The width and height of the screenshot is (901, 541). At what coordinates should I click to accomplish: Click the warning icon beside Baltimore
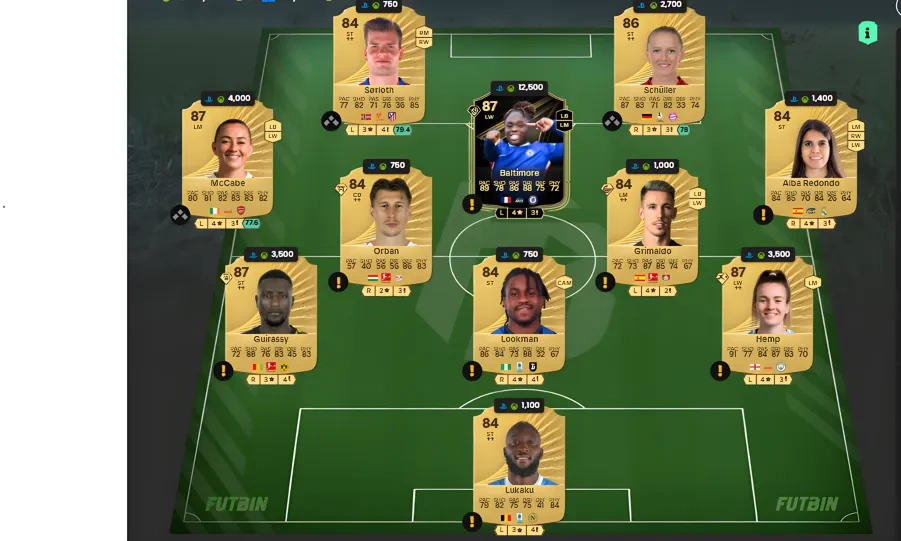(472, 204)
